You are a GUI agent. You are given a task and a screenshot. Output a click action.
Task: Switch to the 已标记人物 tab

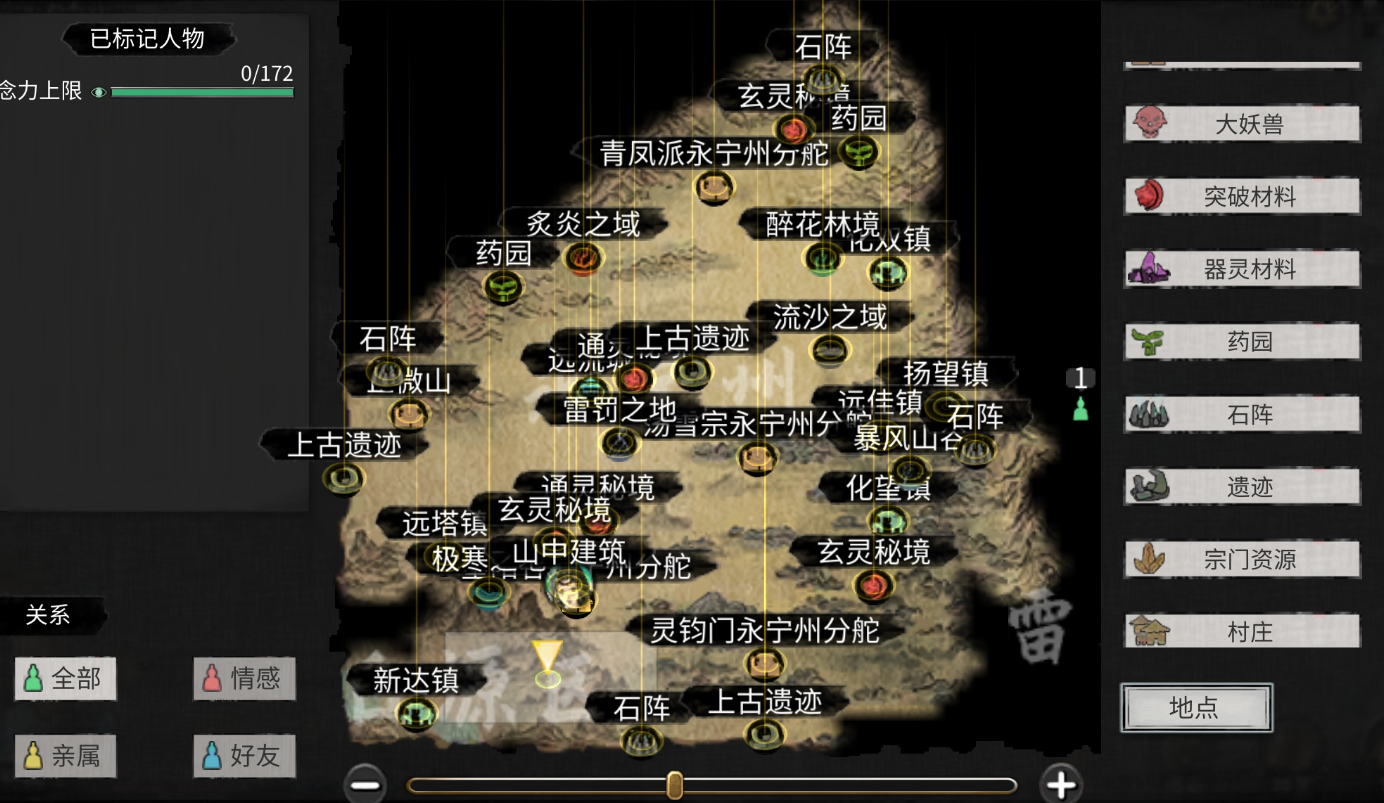pos(148,40)
